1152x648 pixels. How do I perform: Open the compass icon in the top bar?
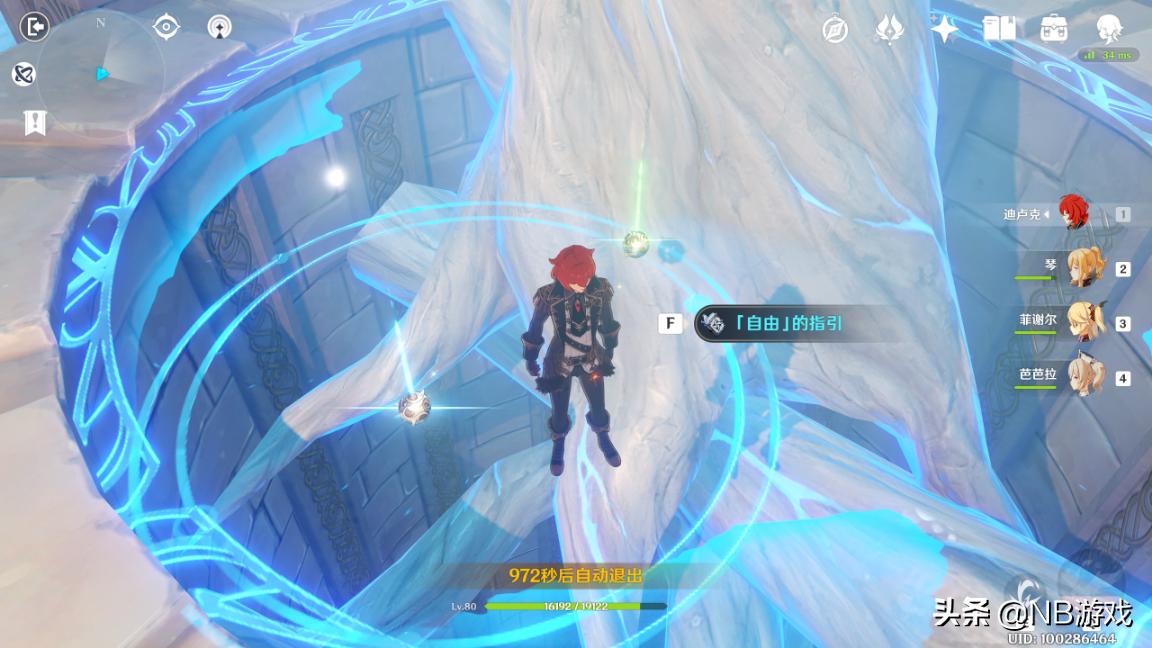click(835, 29)
